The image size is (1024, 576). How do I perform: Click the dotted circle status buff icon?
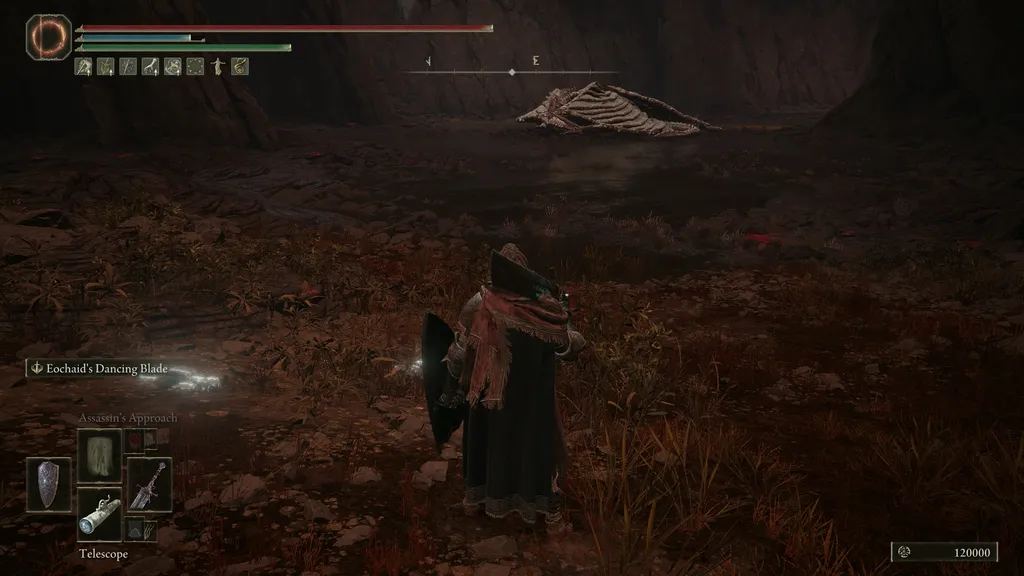tap(195, 67)
